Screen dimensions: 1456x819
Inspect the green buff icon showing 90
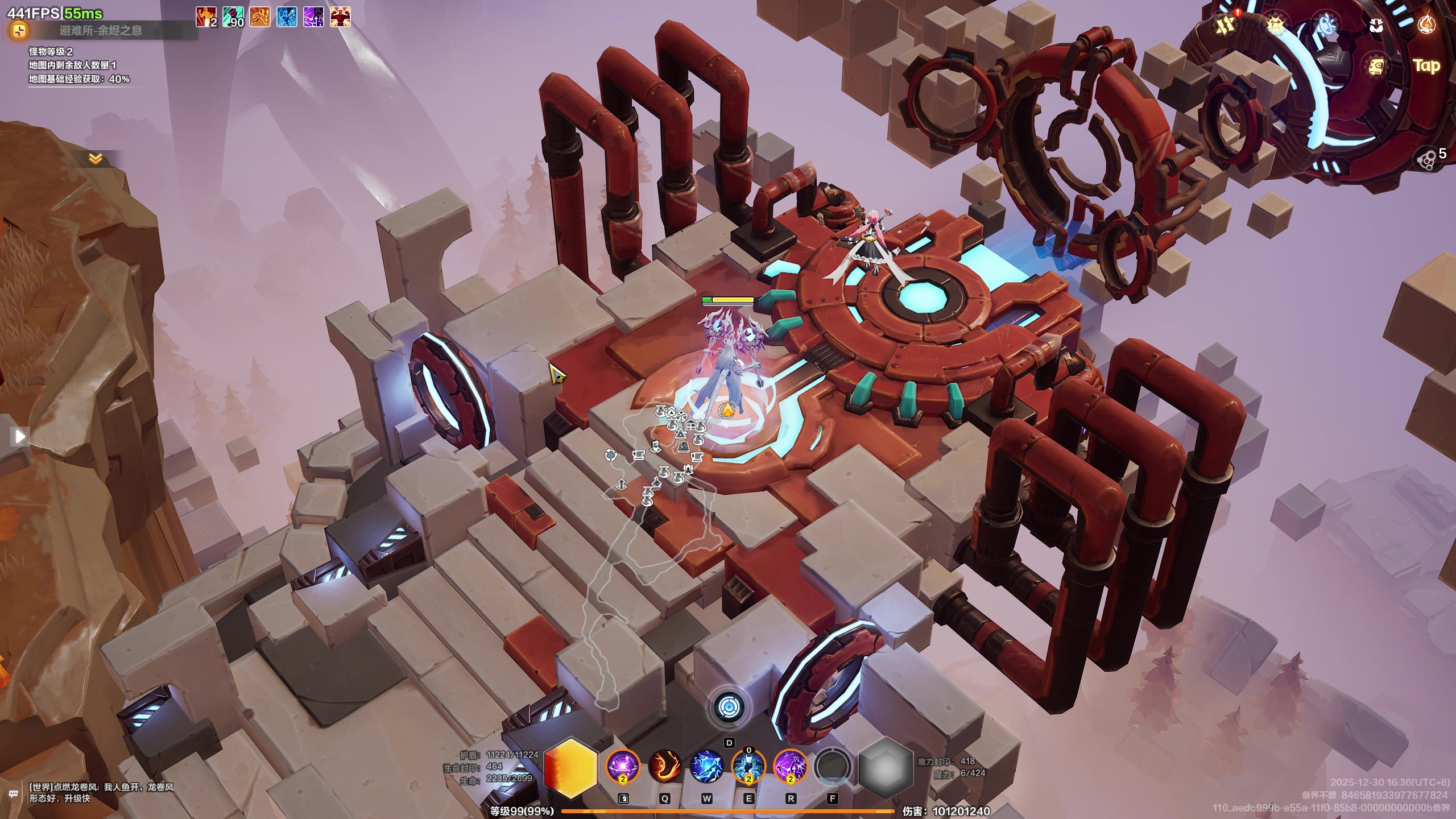point(233,17)
